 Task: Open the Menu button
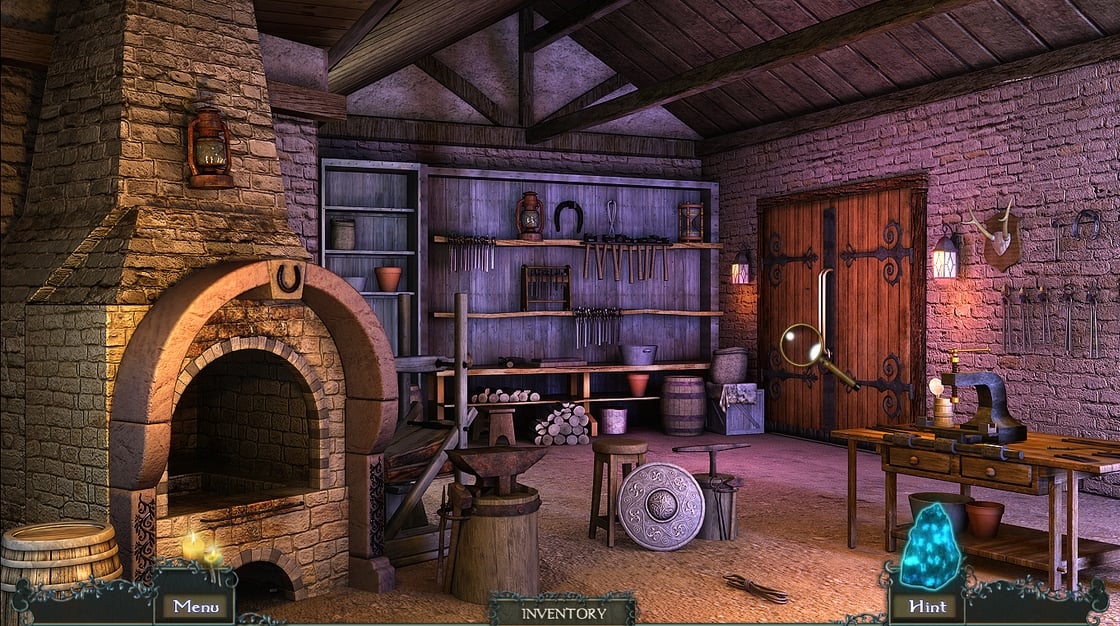point(194,605)
